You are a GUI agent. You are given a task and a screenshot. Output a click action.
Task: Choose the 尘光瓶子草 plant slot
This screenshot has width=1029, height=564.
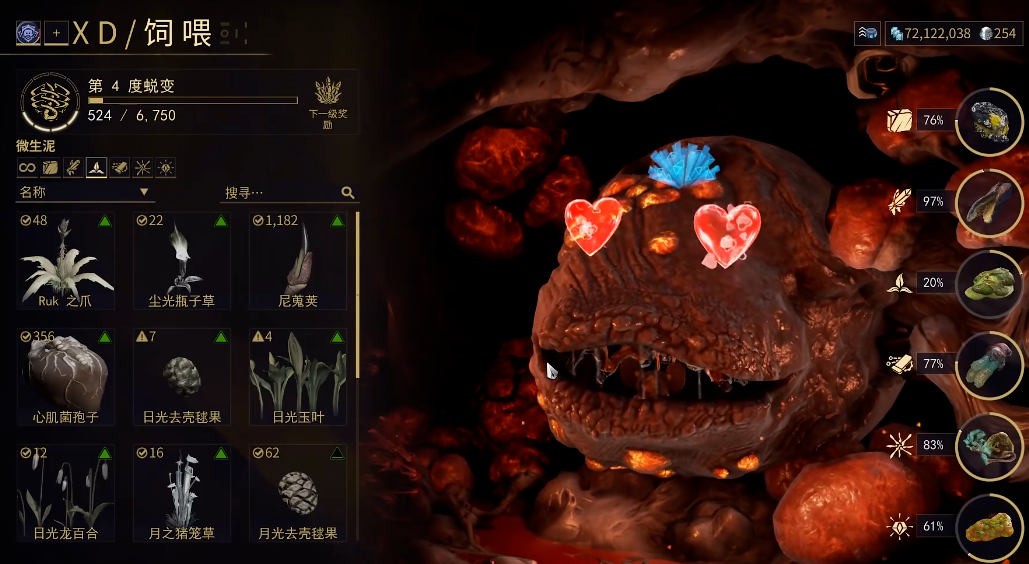182,261
